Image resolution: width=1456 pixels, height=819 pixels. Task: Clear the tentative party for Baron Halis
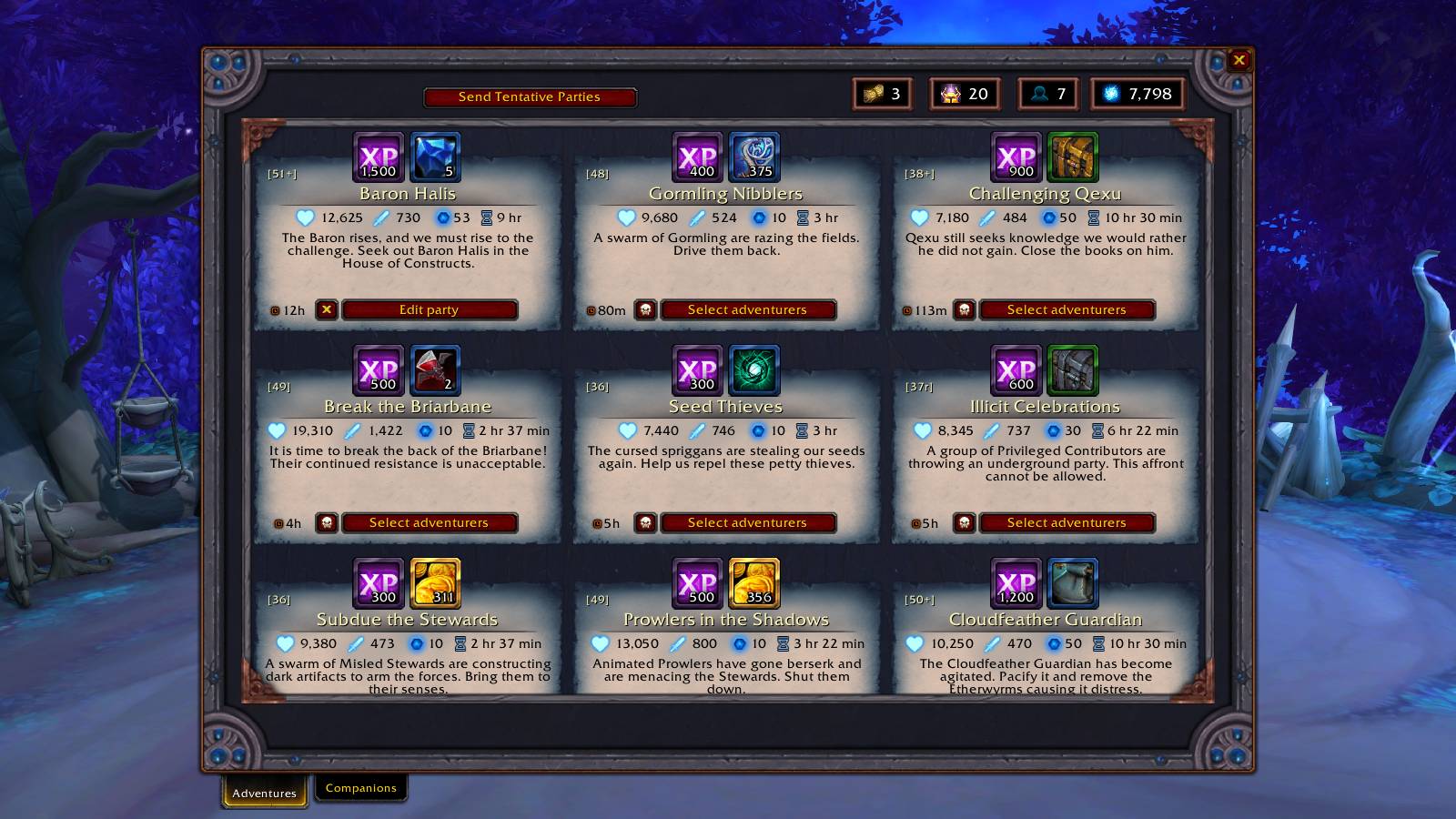click(x=326, y=310)
